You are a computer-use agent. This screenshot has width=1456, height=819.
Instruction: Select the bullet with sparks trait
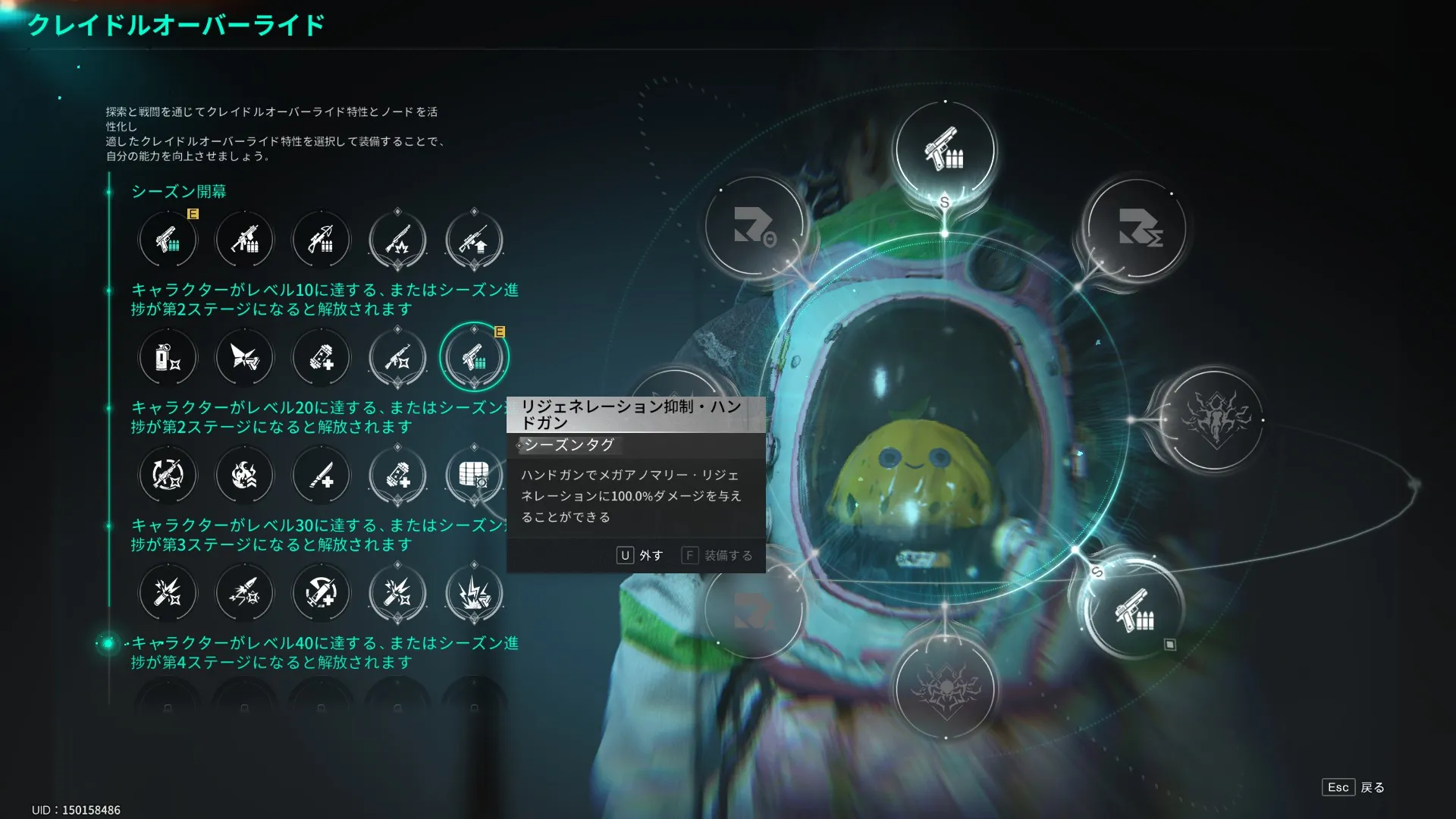244,593
